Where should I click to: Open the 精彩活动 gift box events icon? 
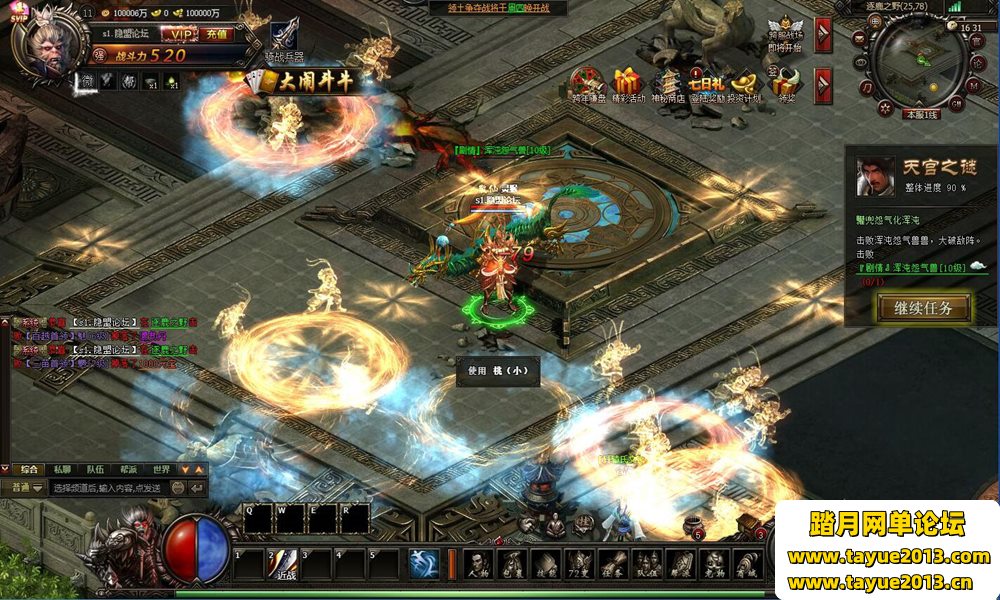point(628,83)
